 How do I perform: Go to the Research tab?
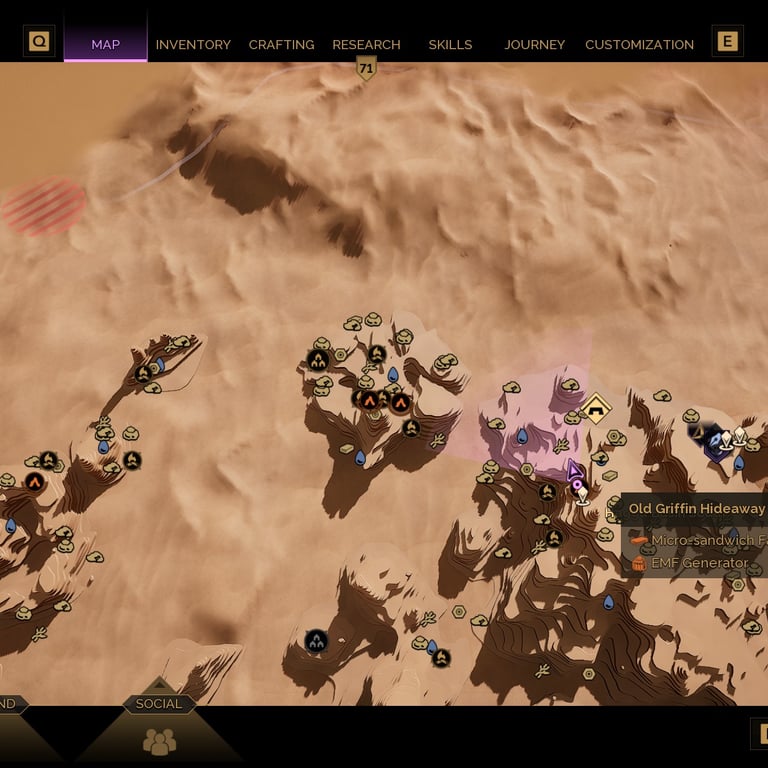pos(366,45)
